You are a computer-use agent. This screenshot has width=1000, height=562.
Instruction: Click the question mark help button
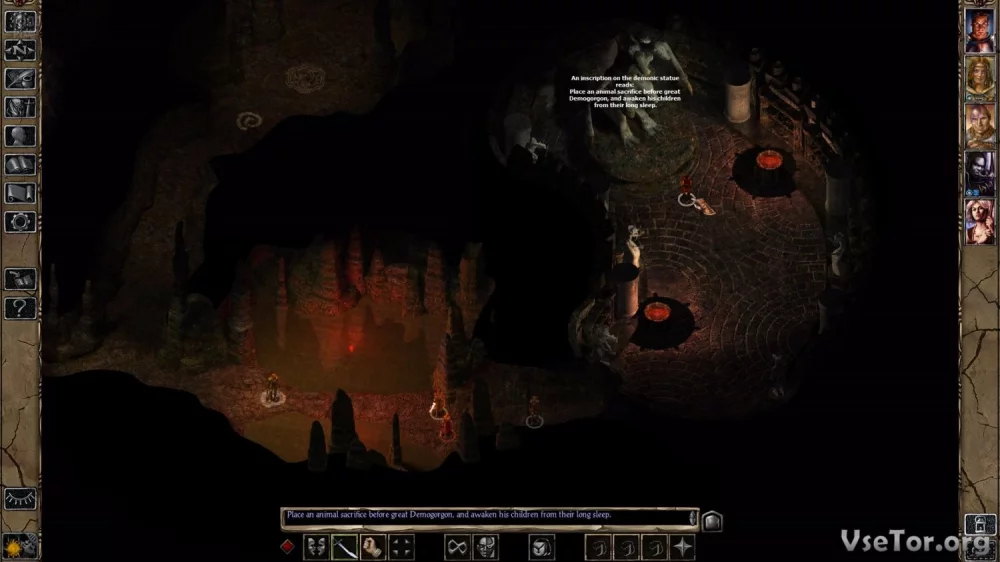(20, 308)
